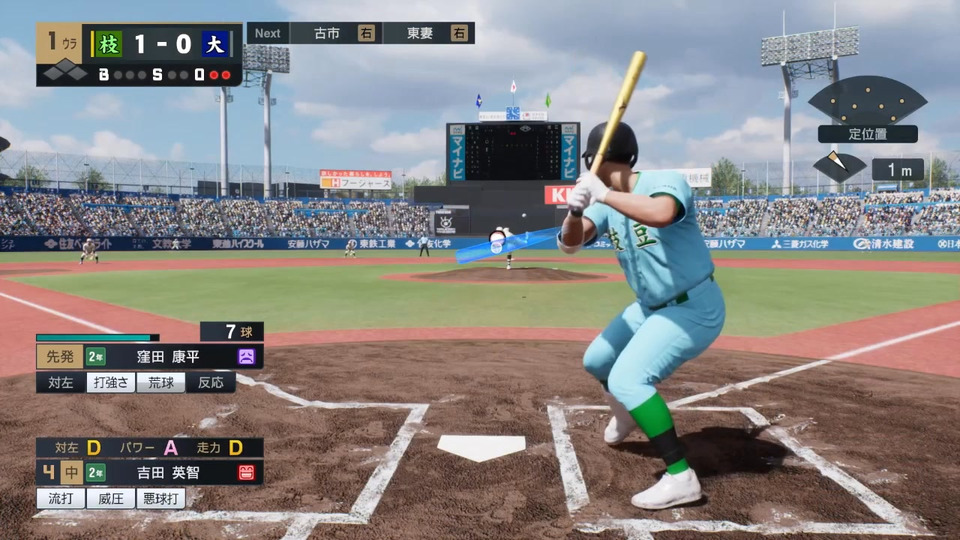This screenshot has width=960, height=540.
Task: Click the purple pitcher condition face icon
Action: point(246,357)
